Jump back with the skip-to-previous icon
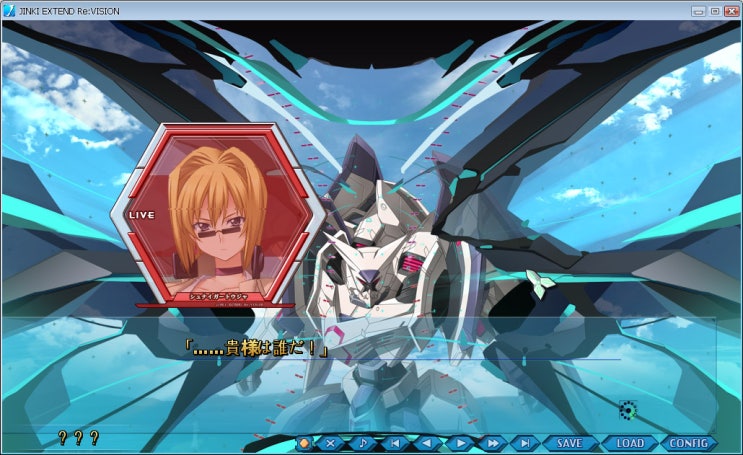The width and height of the screenshot is (743, 455). click(x=395, y=443)
